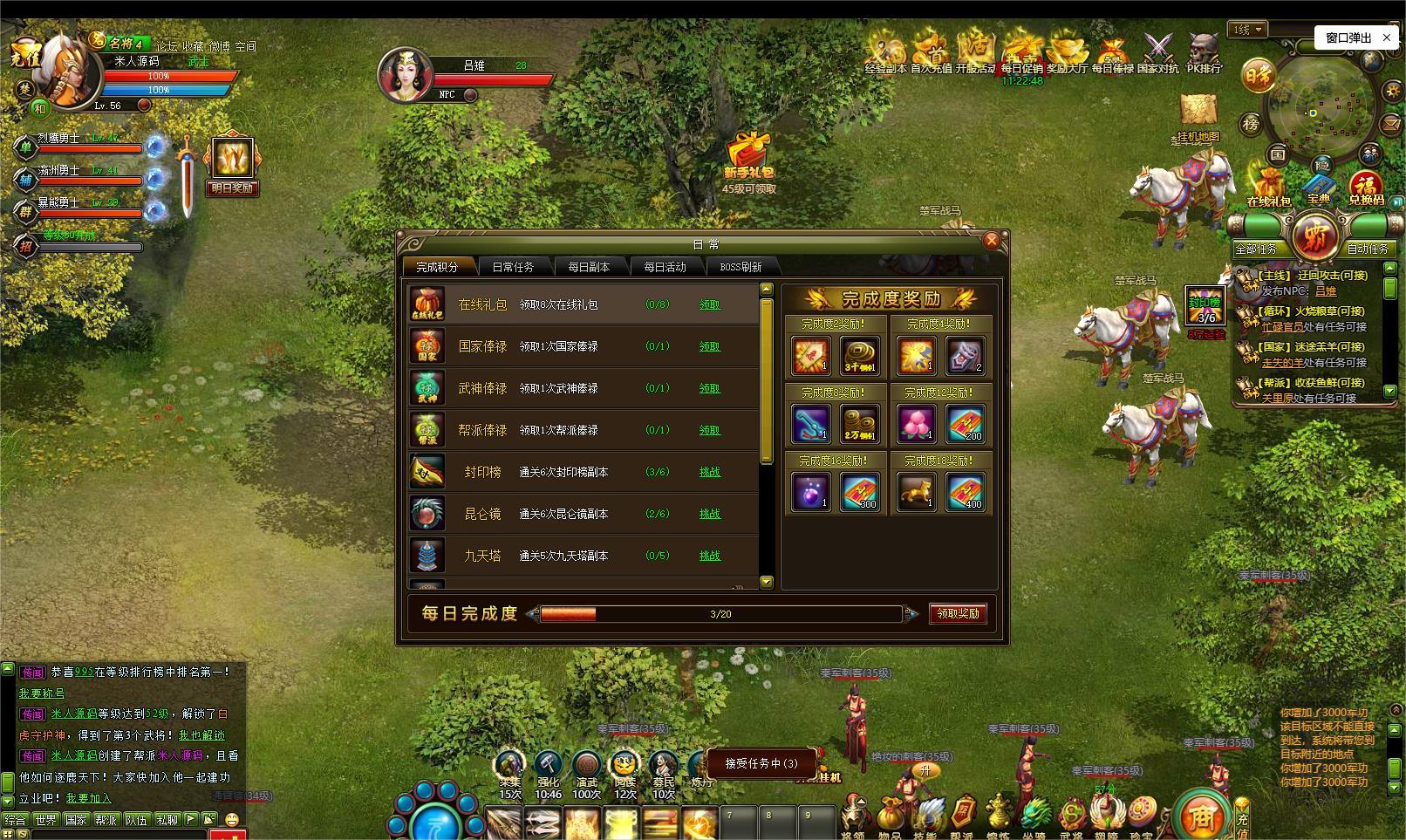This screenshot has width=1406, height=840.
Task: Challenge the 封印榜 dungeon via 挑战 link
Action: coord(710,472)
